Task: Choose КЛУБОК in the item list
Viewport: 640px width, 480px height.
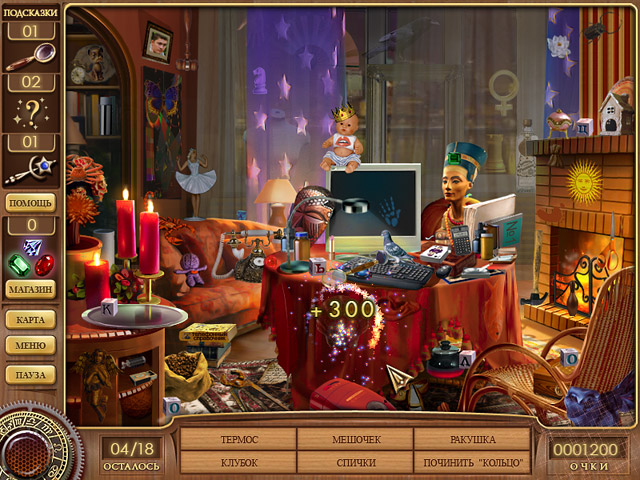Action: coord(238,462)
